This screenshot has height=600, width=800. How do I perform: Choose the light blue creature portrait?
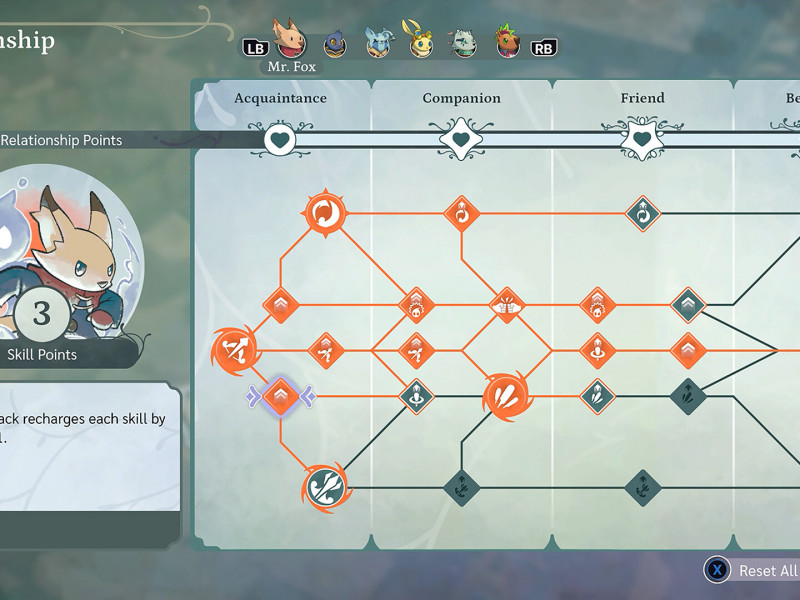379,42
